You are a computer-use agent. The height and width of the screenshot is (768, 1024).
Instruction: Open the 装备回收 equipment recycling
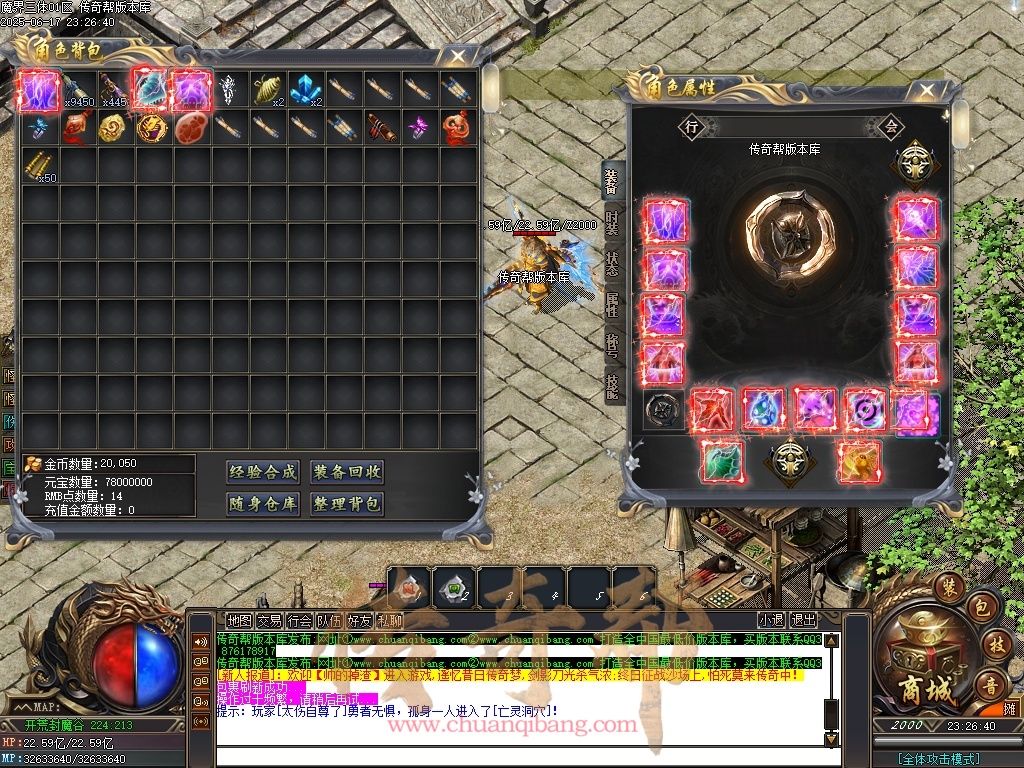click(x=347, y=472)
